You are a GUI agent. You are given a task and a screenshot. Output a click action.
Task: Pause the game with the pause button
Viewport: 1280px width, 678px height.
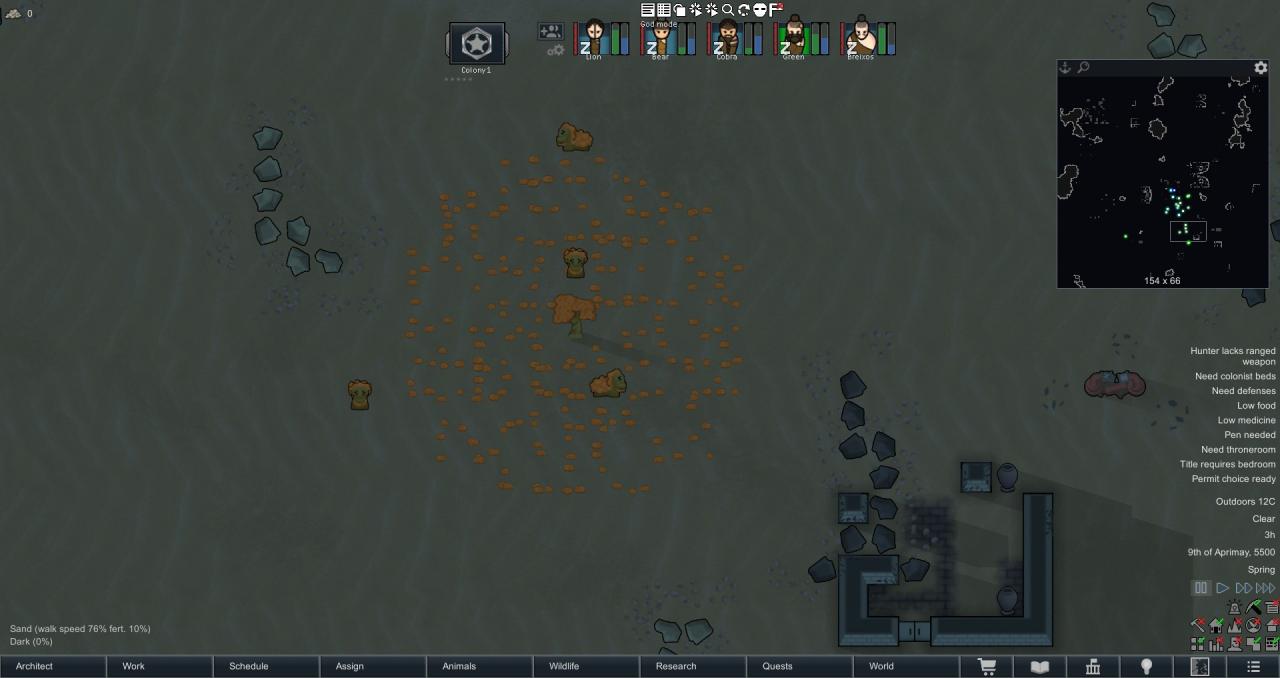coord(1202,588)
